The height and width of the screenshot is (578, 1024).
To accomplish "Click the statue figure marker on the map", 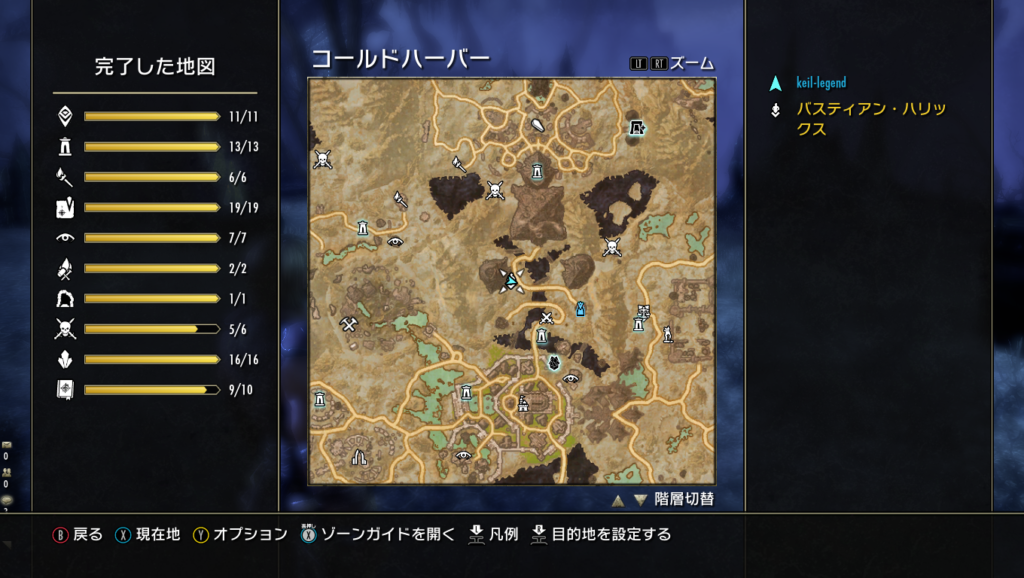I will [667, 335].
